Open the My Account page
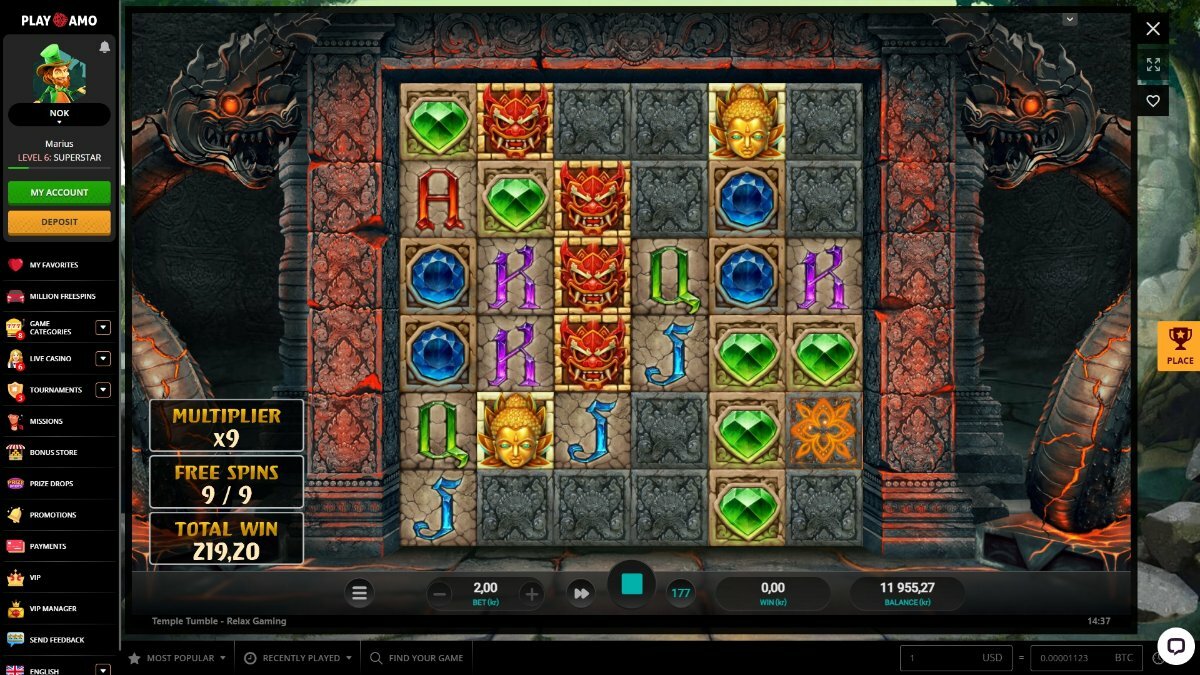1200x675 pixels. [59, 192]
